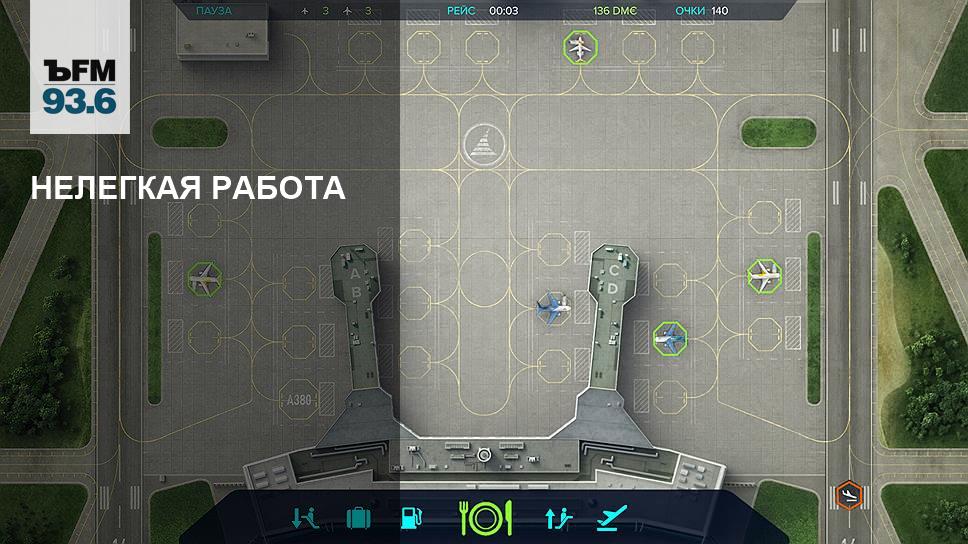
Task: Pick the blue plane circled beside pier D
Action: click(669, 337)
